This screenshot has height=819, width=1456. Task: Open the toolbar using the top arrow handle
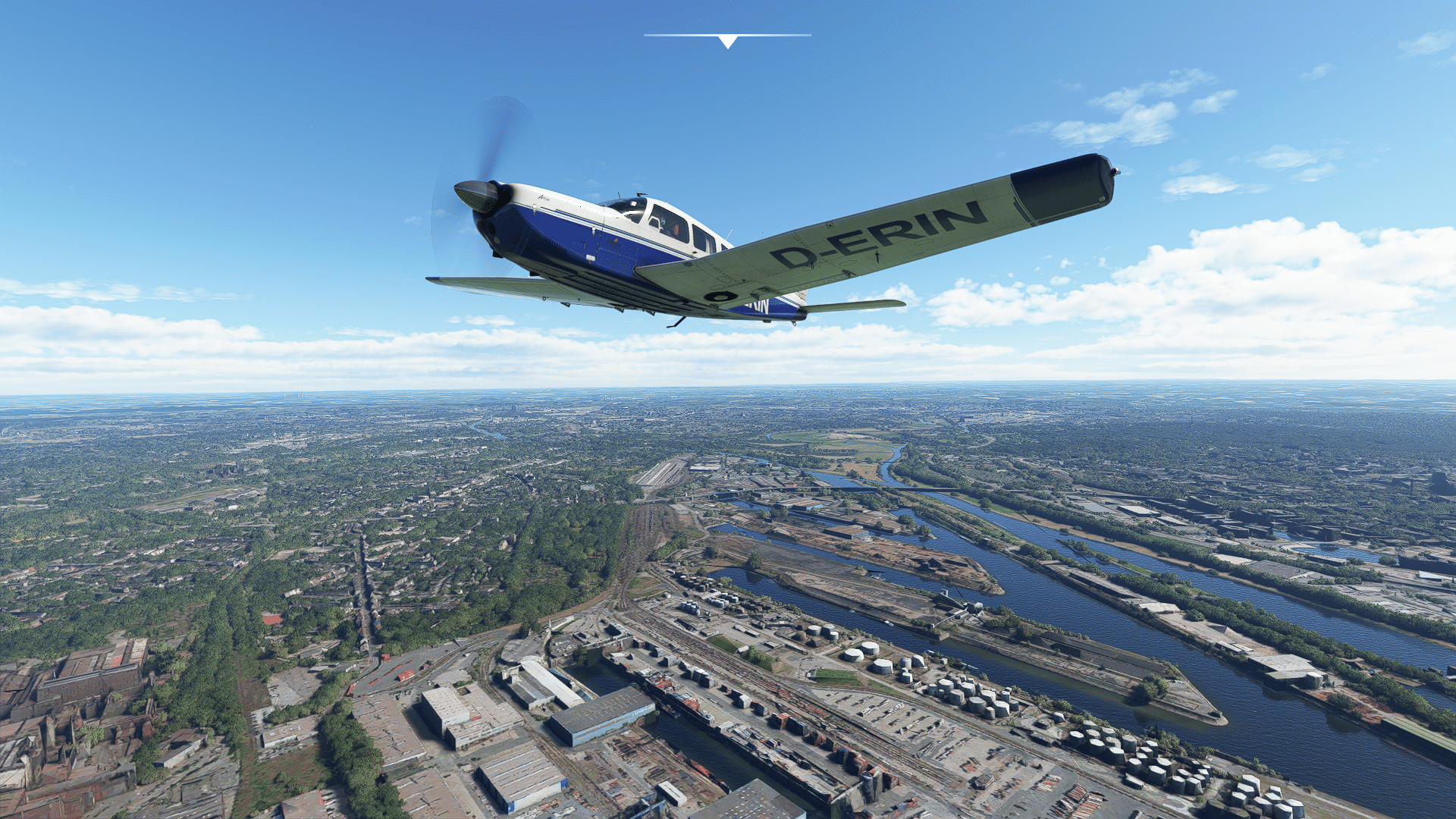pos(727,41)
